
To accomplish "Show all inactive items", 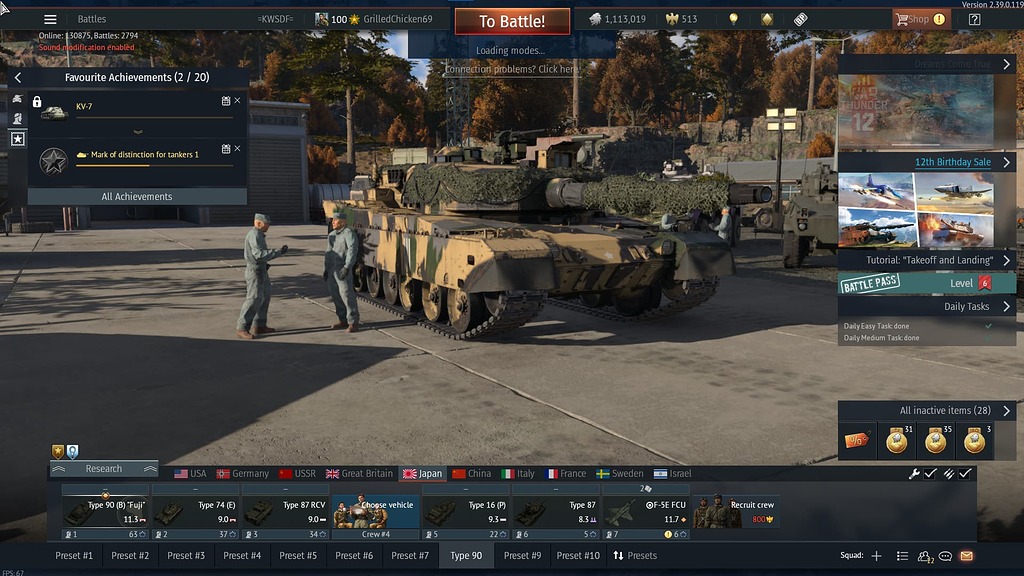I will coord(945,411).
